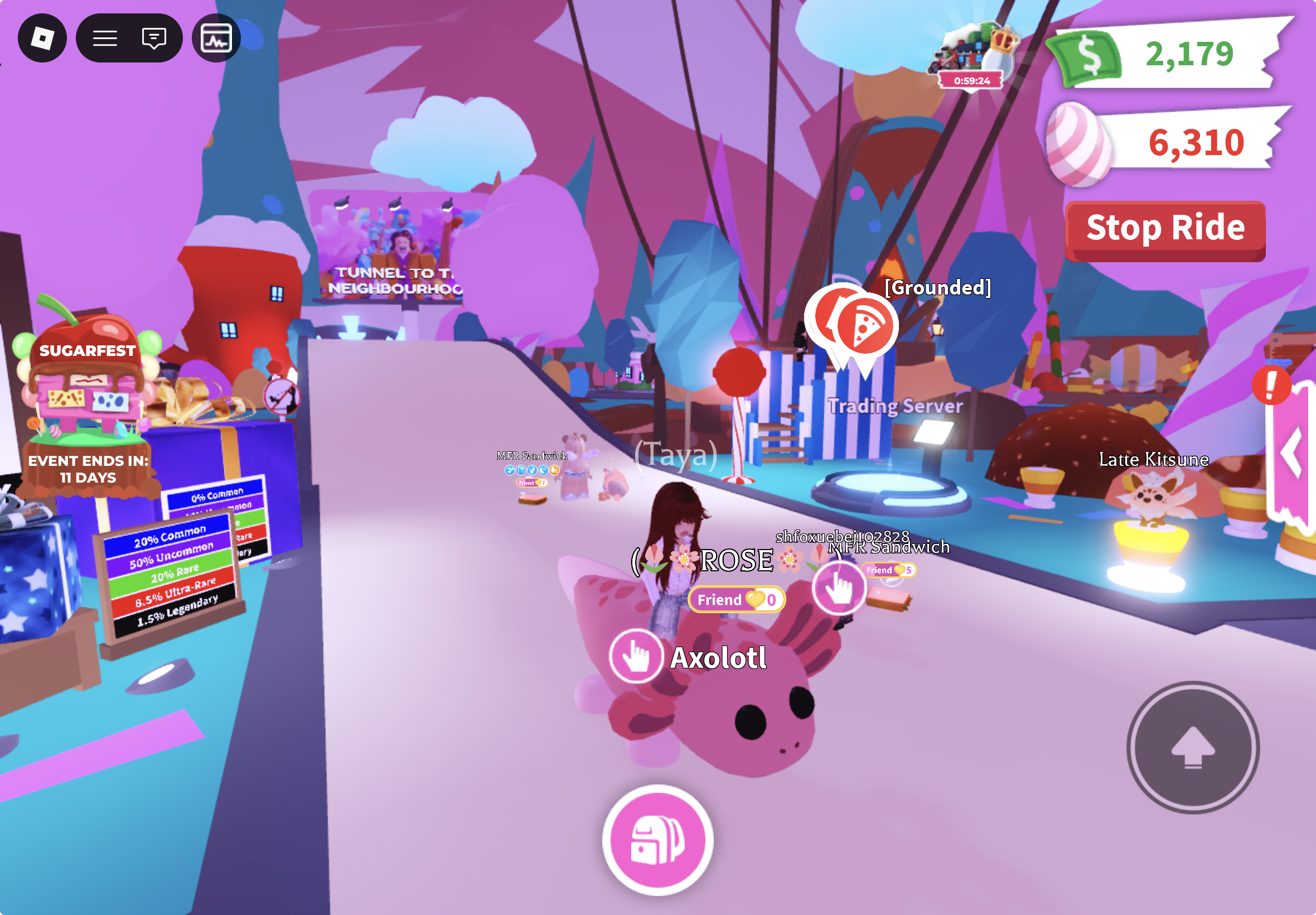Interact with the Axolotl pet
This screenshot has width=1316, height=915.
pyautogui.click(x=636, y=656)
